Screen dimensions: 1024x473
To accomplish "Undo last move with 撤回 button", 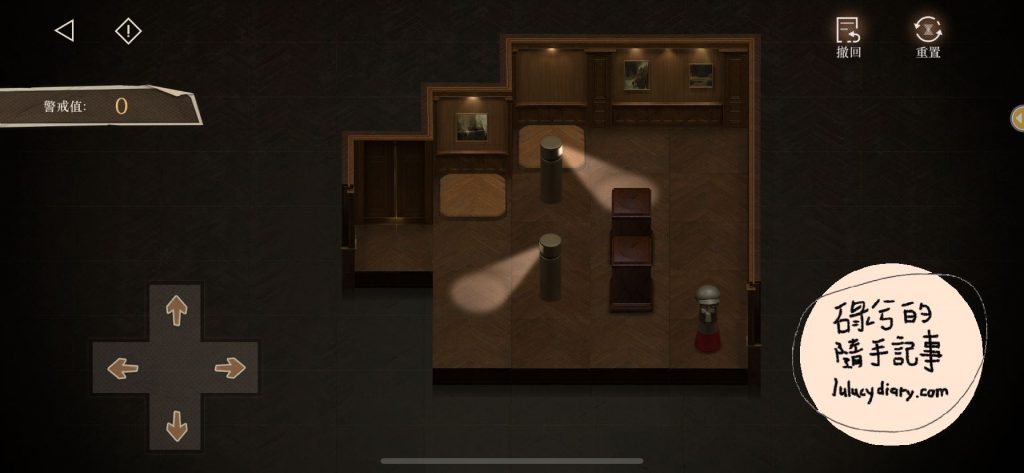I will pos(848,36).
